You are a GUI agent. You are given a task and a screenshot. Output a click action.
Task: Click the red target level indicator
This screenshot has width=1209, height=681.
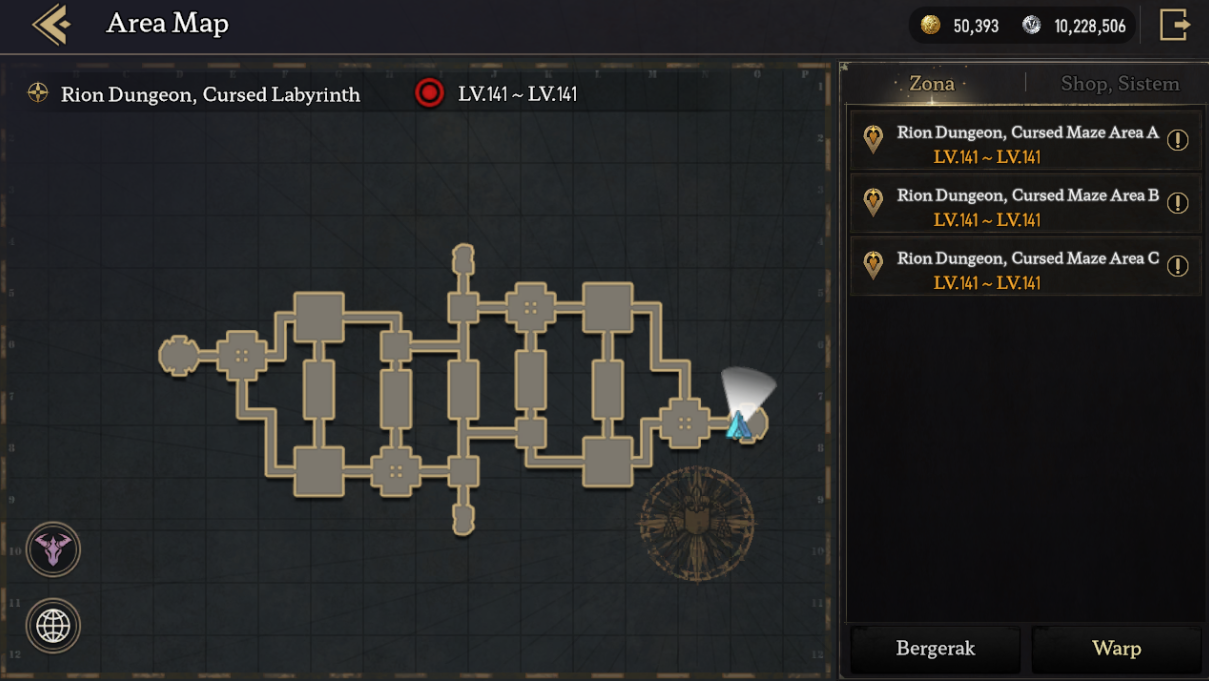click(x=429, y=94)
